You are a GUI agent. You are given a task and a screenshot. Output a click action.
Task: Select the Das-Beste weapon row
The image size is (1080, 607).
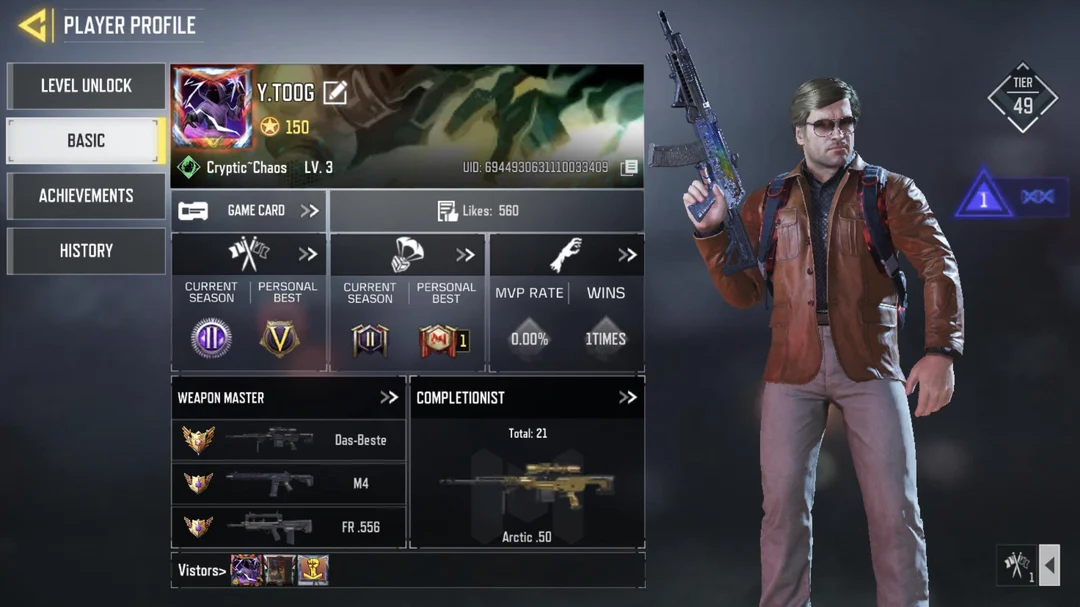tap(288, 440)
